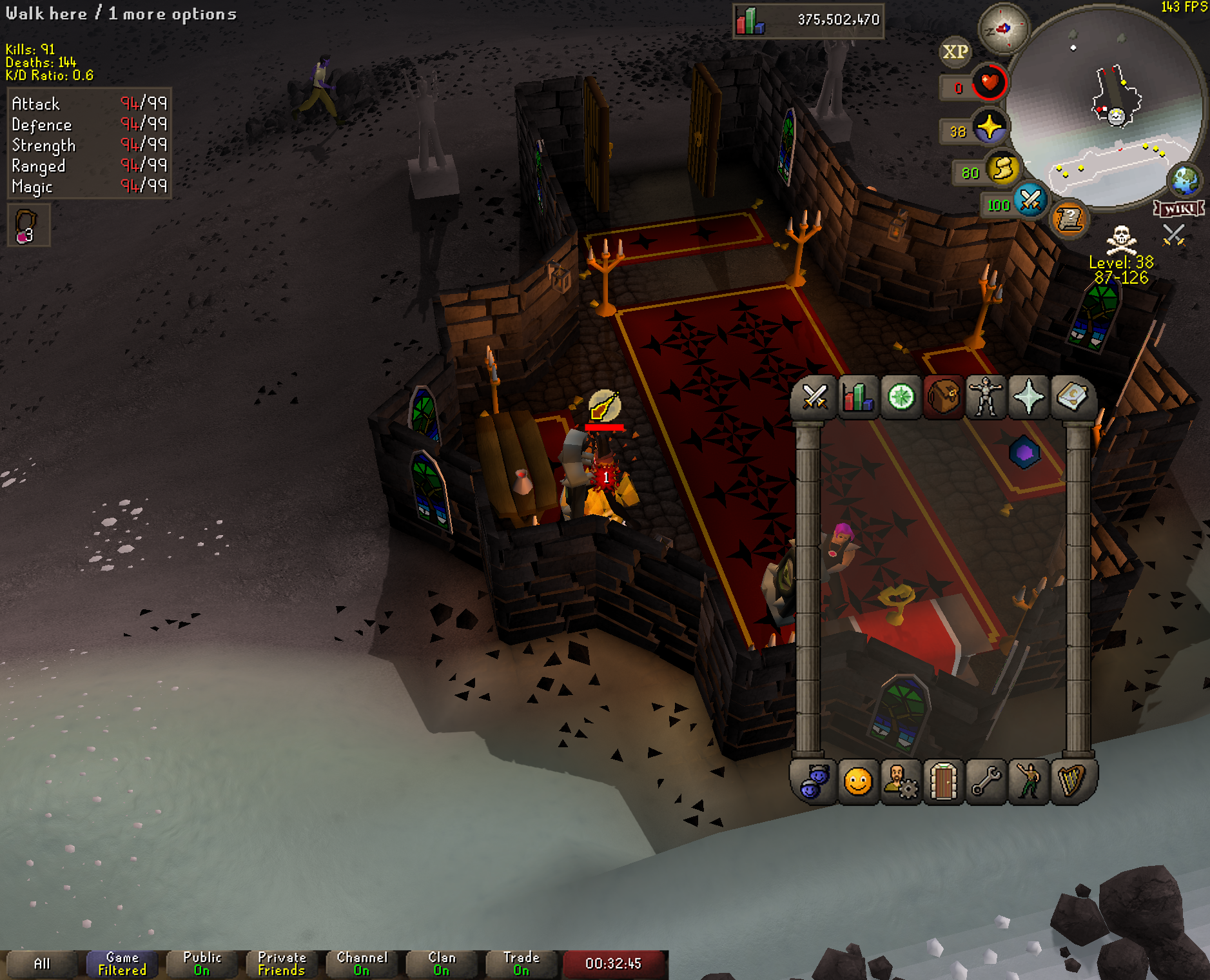
Task: Switch to the Spellbook tab
Action: click(1071, 397)
